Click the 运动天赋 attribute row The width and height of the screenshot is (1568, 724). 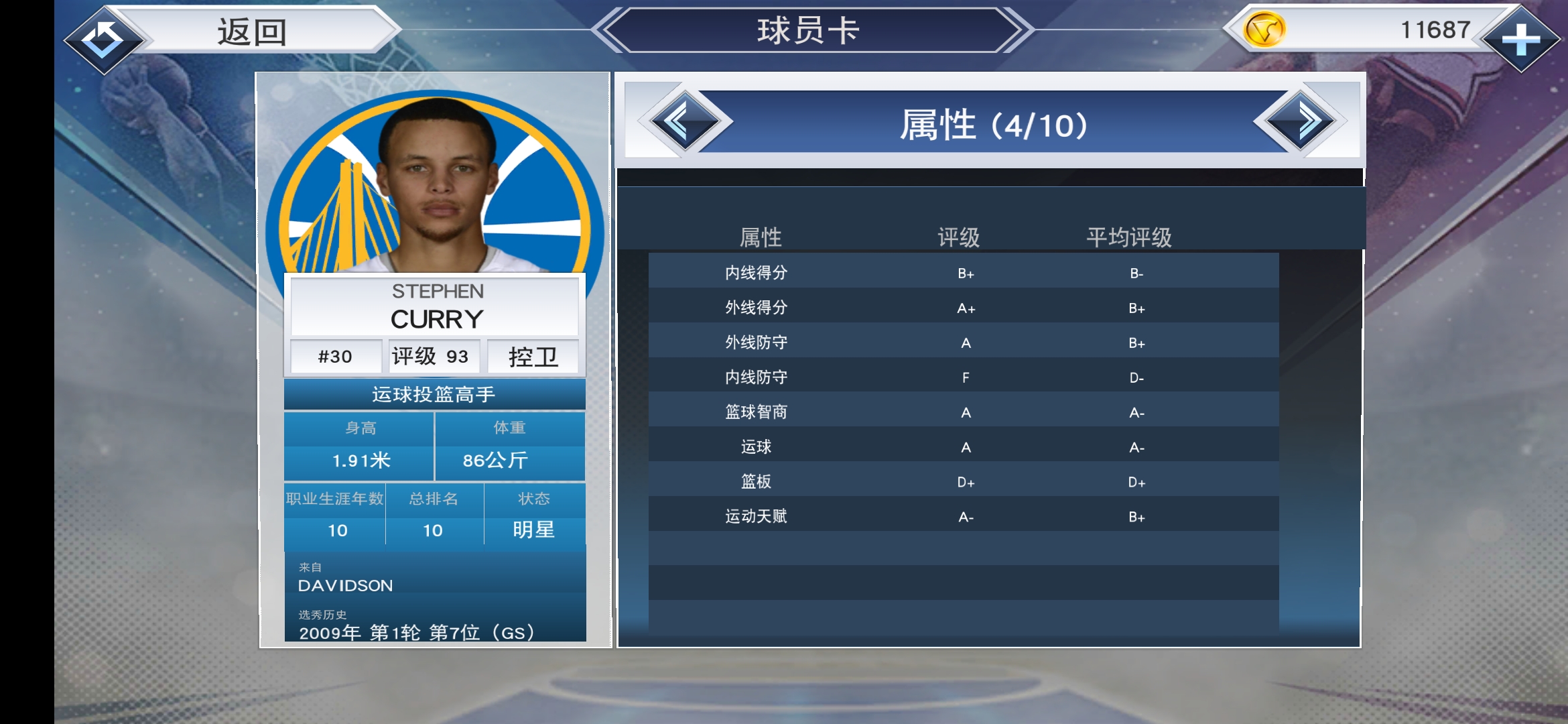click(963, 517)
